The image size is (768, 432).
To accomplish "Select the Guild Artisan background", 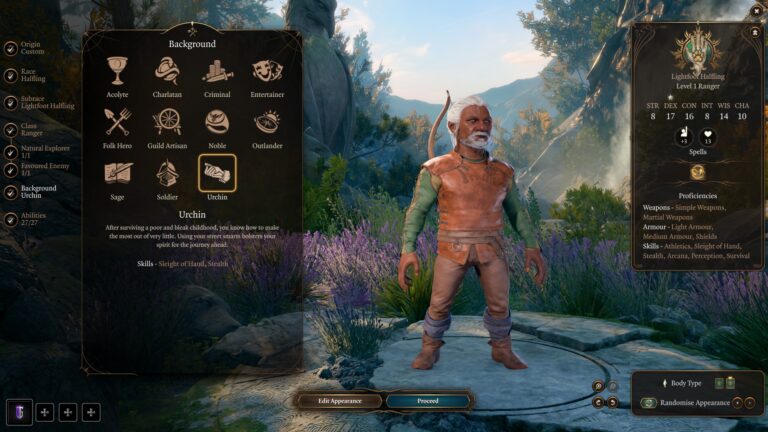I will click(167, 122).
